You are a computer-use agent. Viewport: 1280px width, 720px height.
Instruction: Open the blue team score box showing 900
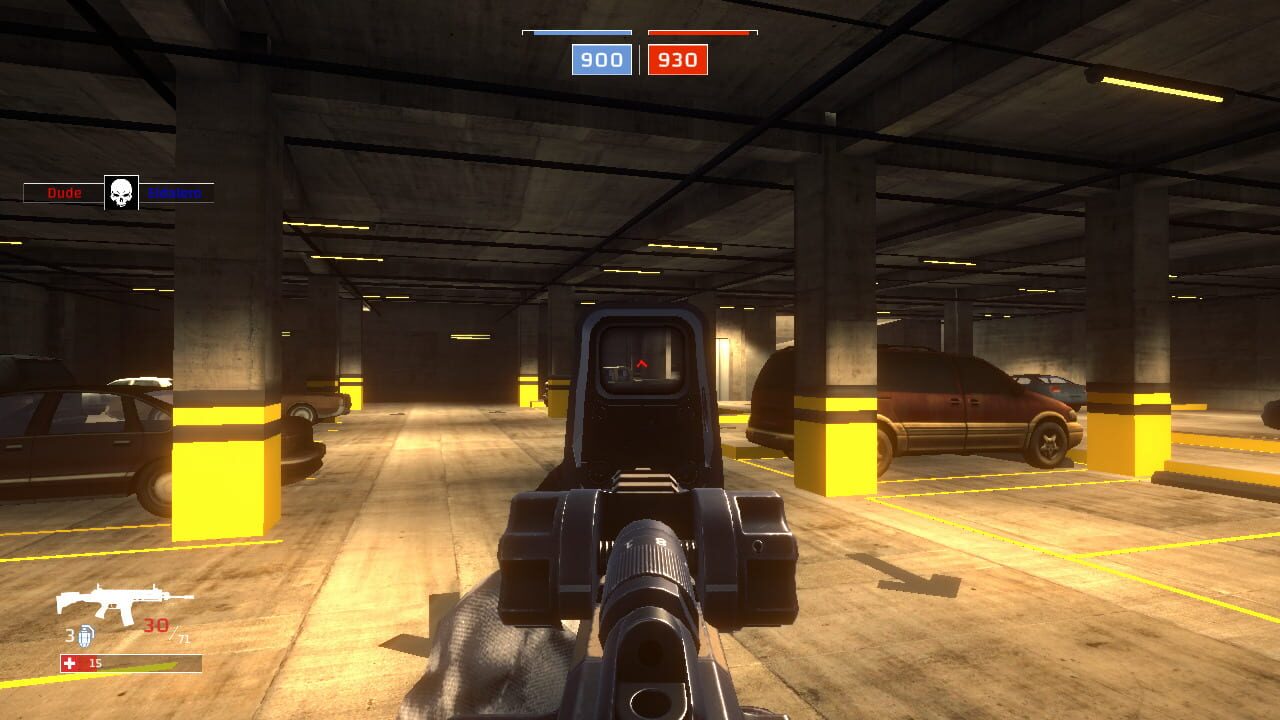coord(603,59)
